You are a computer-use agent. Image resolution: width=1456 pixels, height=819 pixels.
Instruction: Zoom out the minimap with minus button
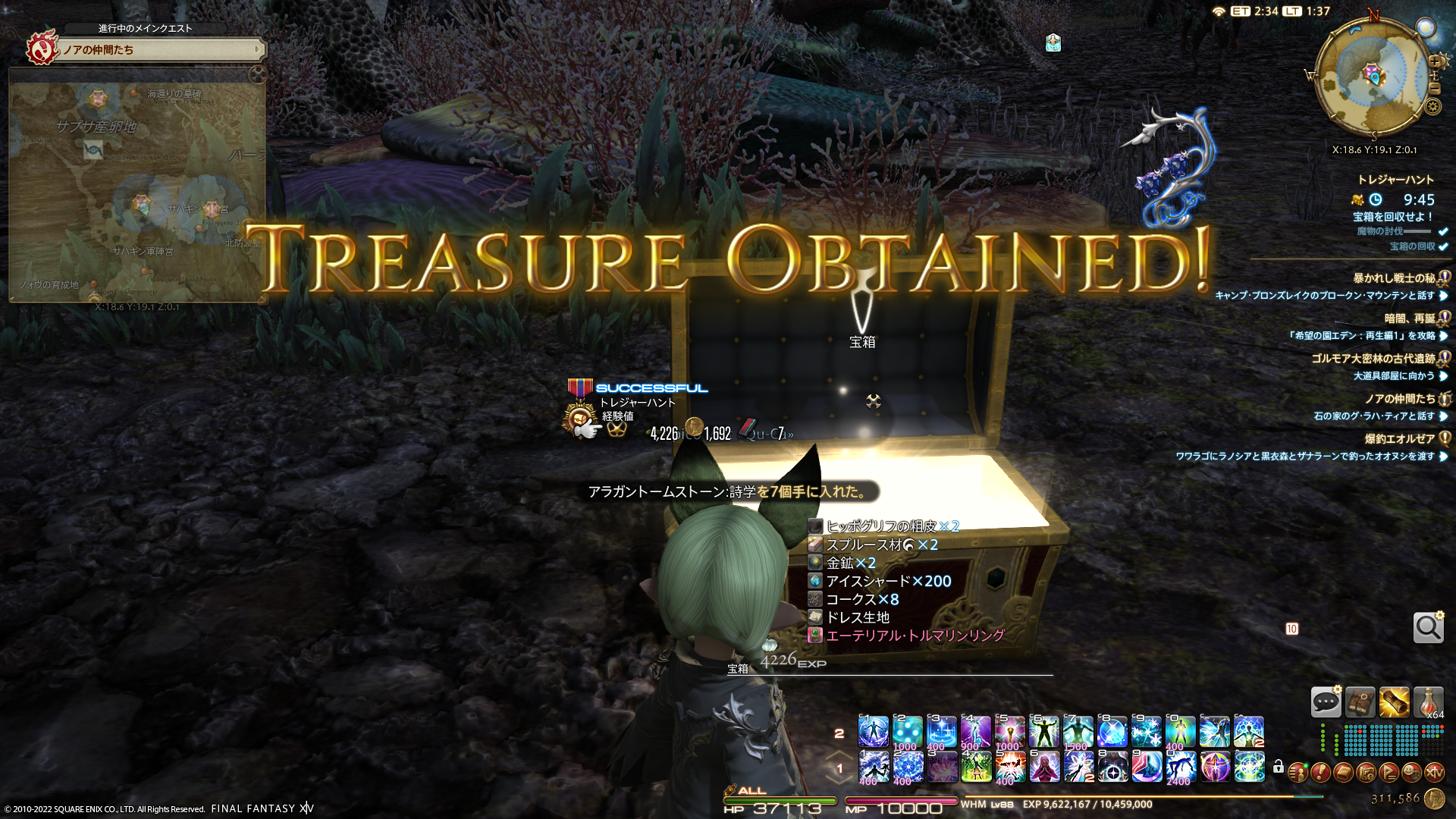point(1434,88)
